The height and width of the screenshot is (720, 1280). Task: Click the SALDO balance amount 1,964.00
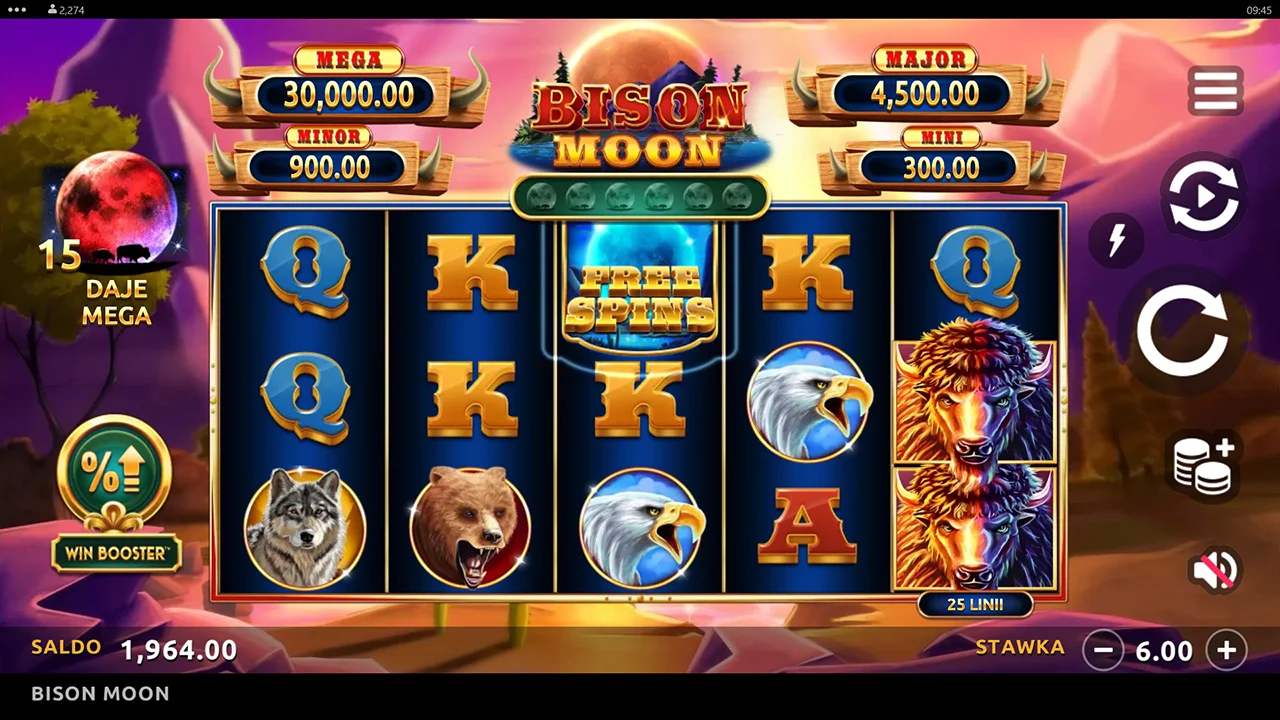pyautogui.click(x=178, y=649)
